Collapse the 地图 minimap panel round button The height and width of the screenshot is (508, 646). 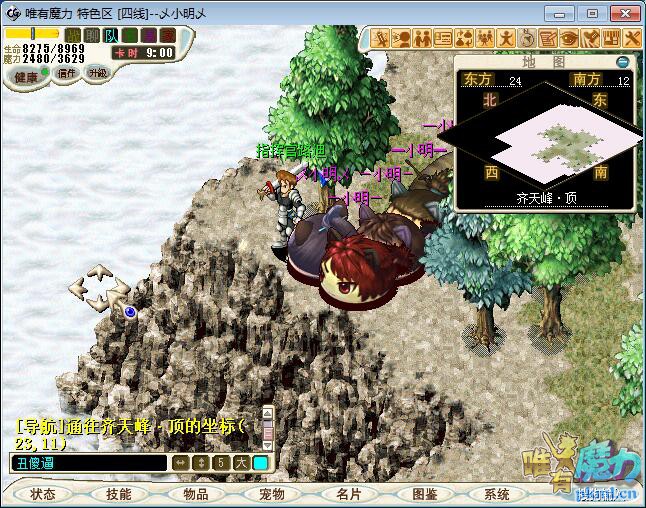pyautogui.click(x=622, y=62)
